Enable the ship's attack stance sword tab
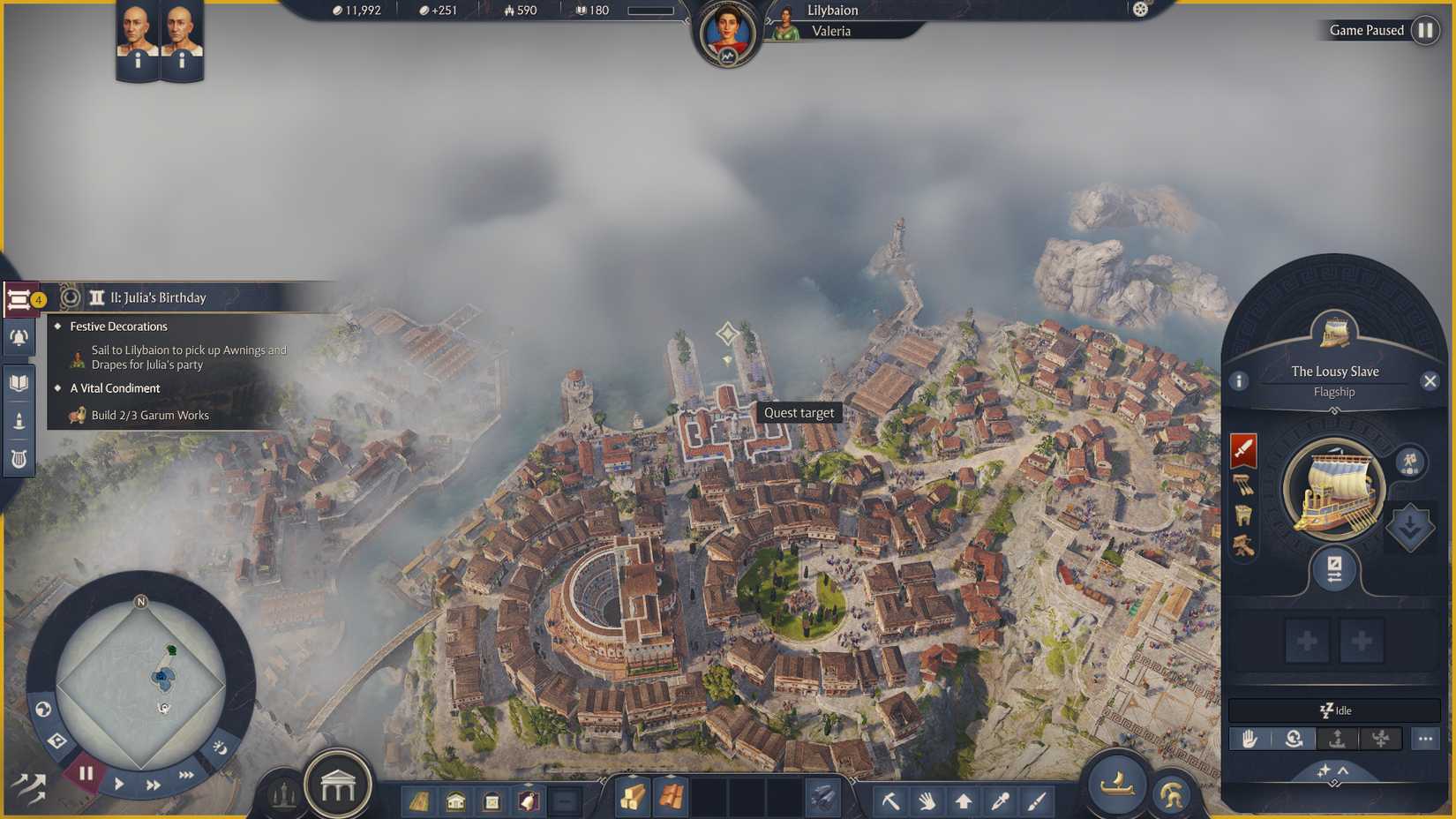The width and height of the screenshot is (1456, 819). pos(1243,449)
